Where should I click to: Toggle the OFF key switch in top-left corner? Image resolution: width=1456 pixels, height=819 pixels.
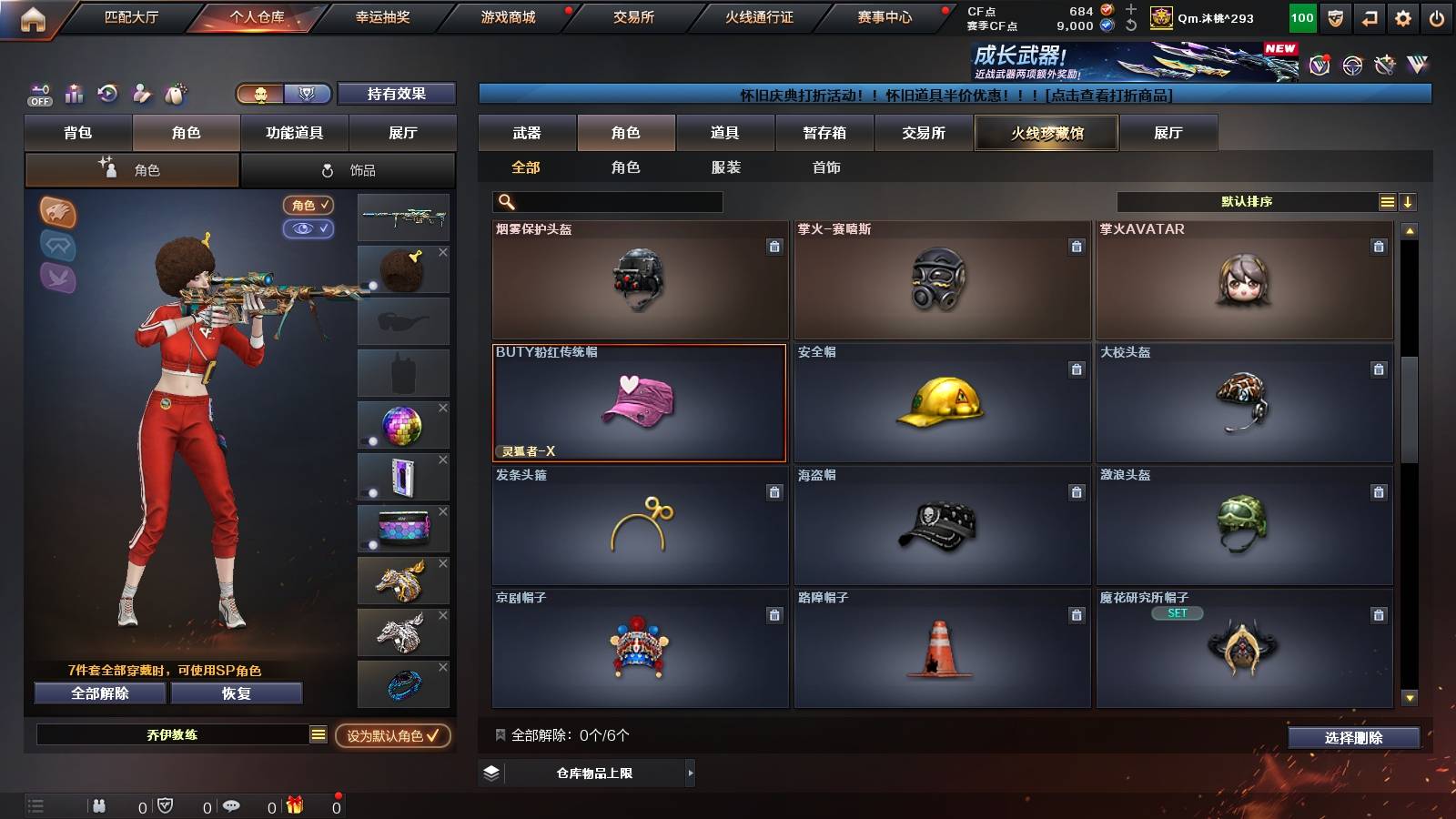pos(38,94)
